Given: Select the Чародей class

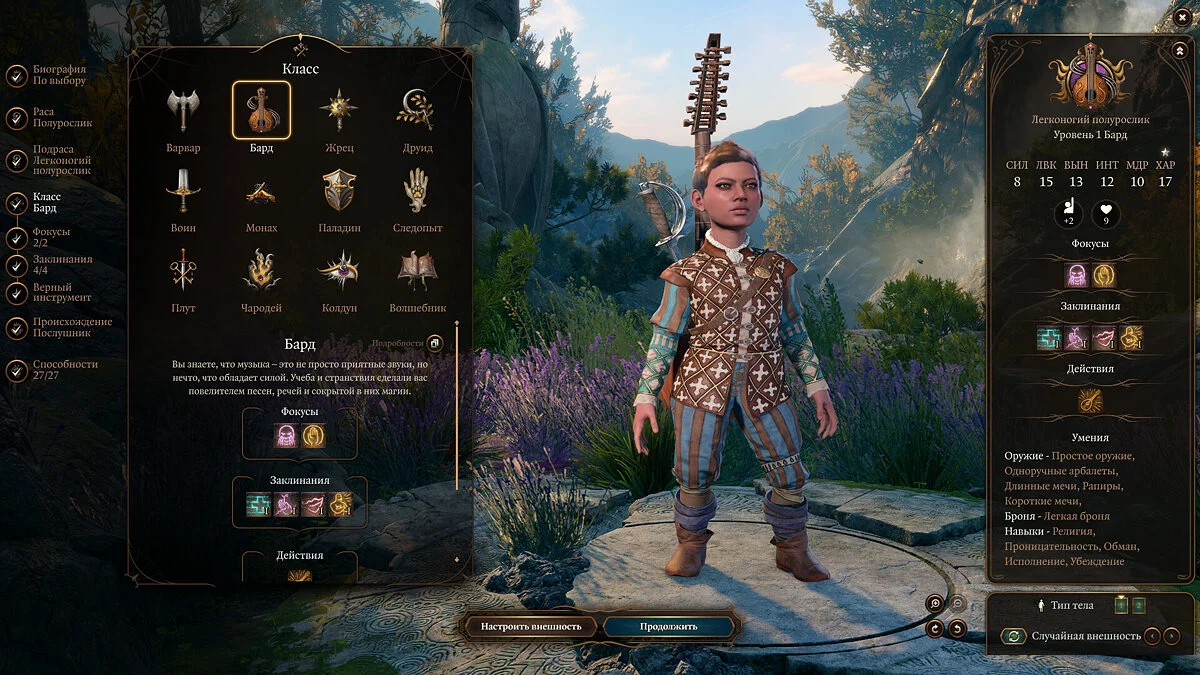Looking at the screenshot, I should pyautogui.click(x=261, y=271).
